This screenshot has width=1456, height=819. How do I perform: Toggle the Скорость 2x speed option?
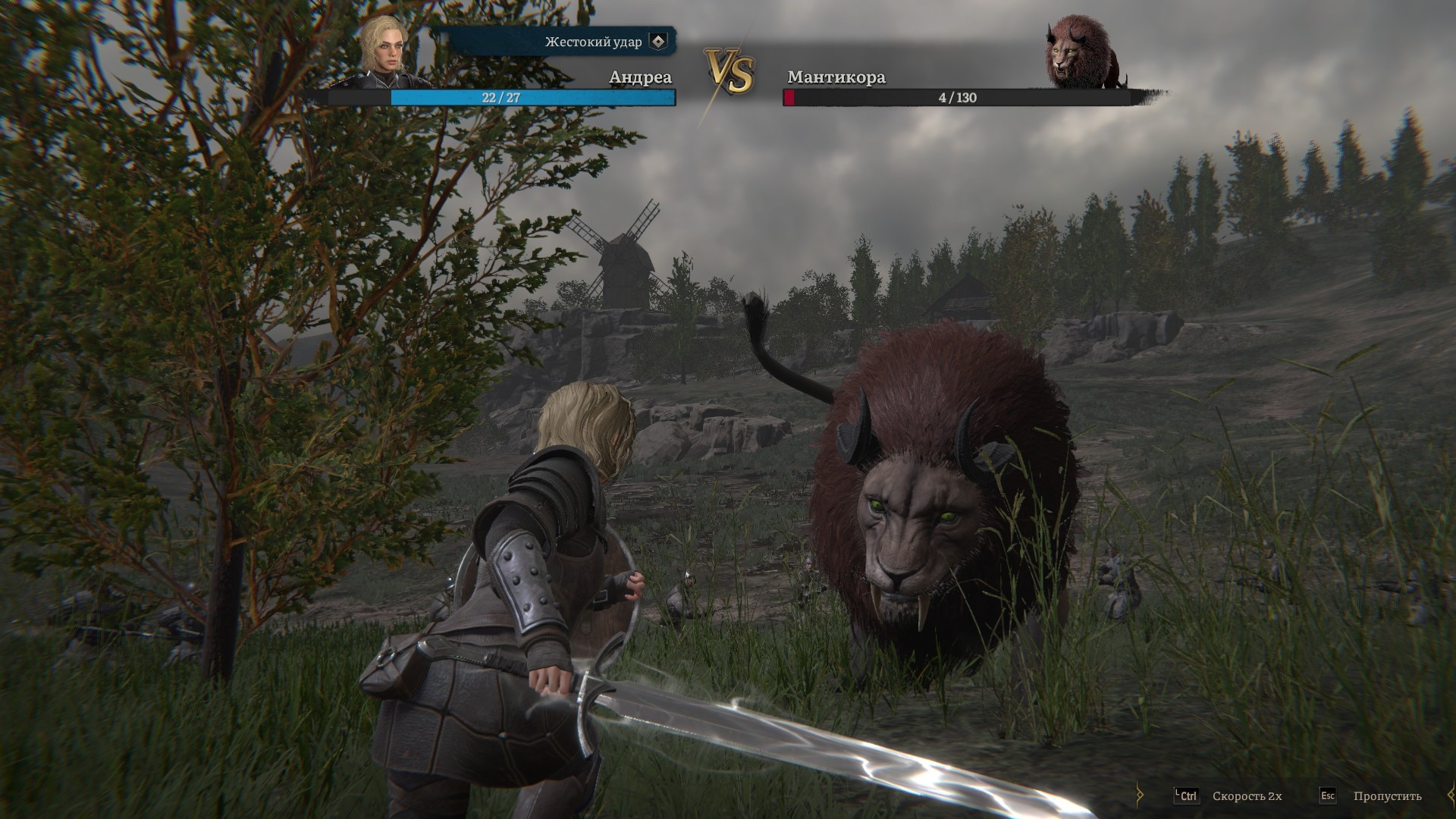[x=1246, y=795]
